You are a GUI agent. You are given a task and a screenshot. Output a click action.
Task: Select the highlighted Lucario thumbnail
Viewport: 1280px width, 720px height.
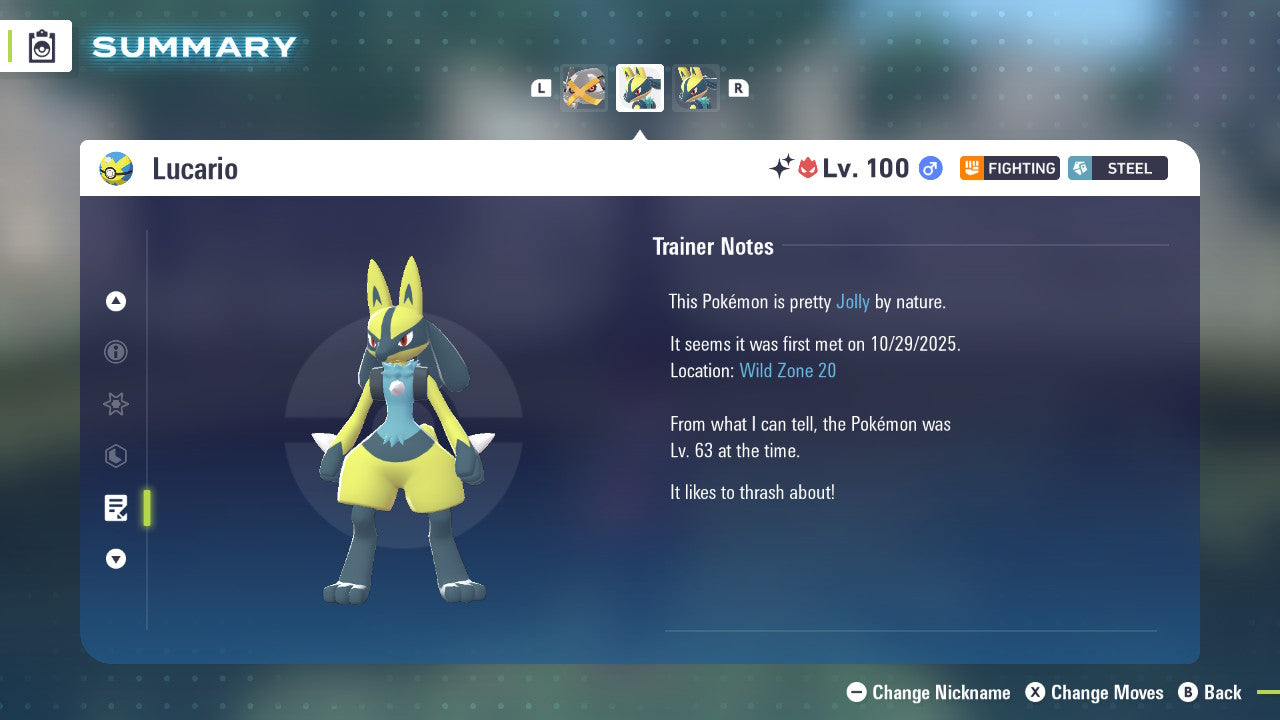pos(639,87)
